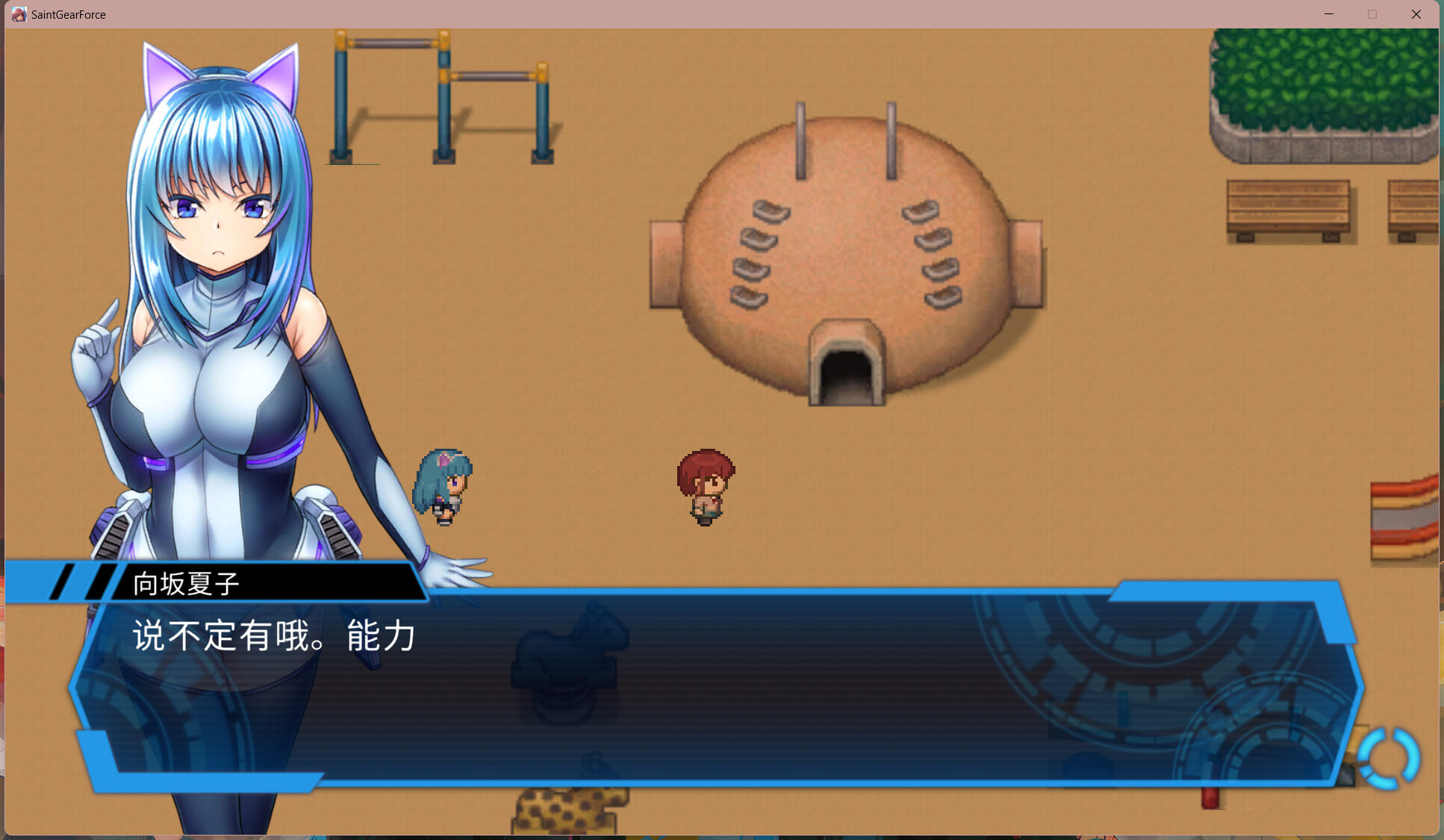Click the circular blue continue indicator
This screenshot has width=1444, height=840.
coord(1388,758)
